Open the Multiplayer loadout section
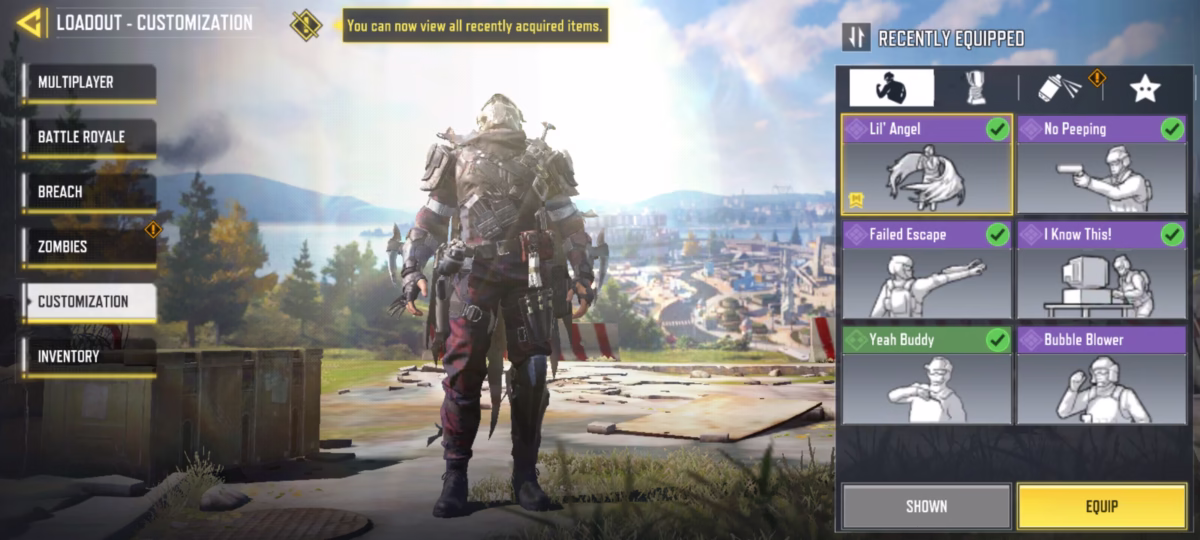The image size is (1200, 540). (89, 83)
